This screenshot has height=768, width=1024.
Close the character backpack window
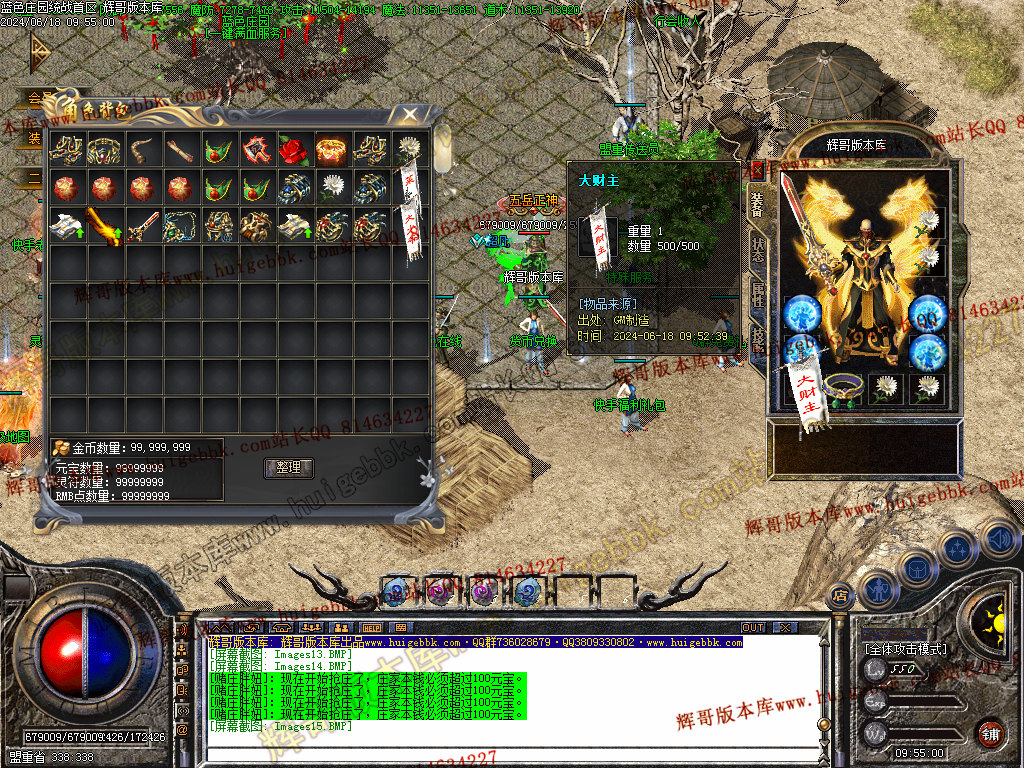[410, 114]
